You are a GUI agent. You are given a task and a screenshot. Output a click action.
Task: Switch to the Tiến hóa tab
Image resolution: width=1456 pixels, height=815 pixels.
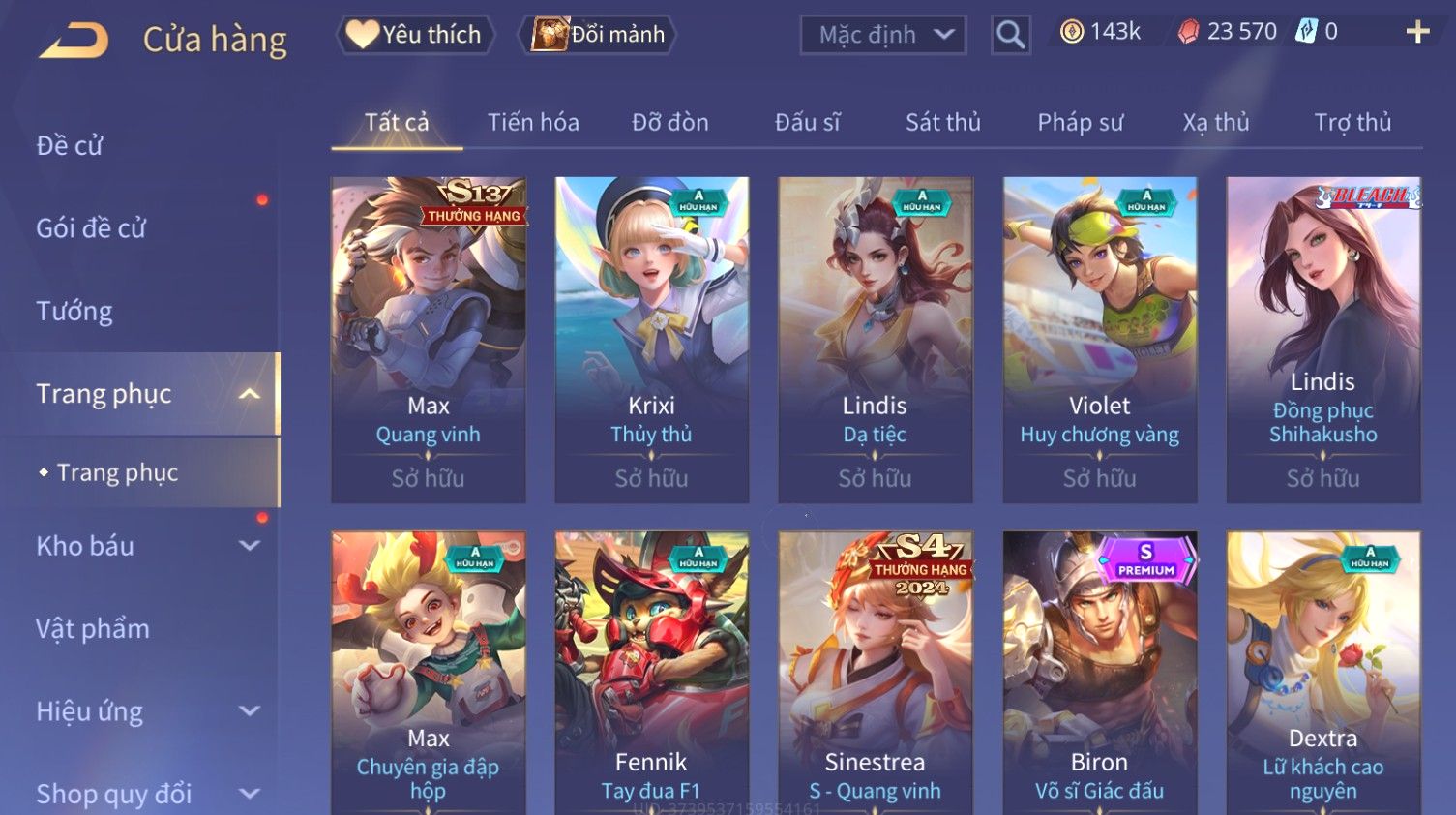pos(533,123)
